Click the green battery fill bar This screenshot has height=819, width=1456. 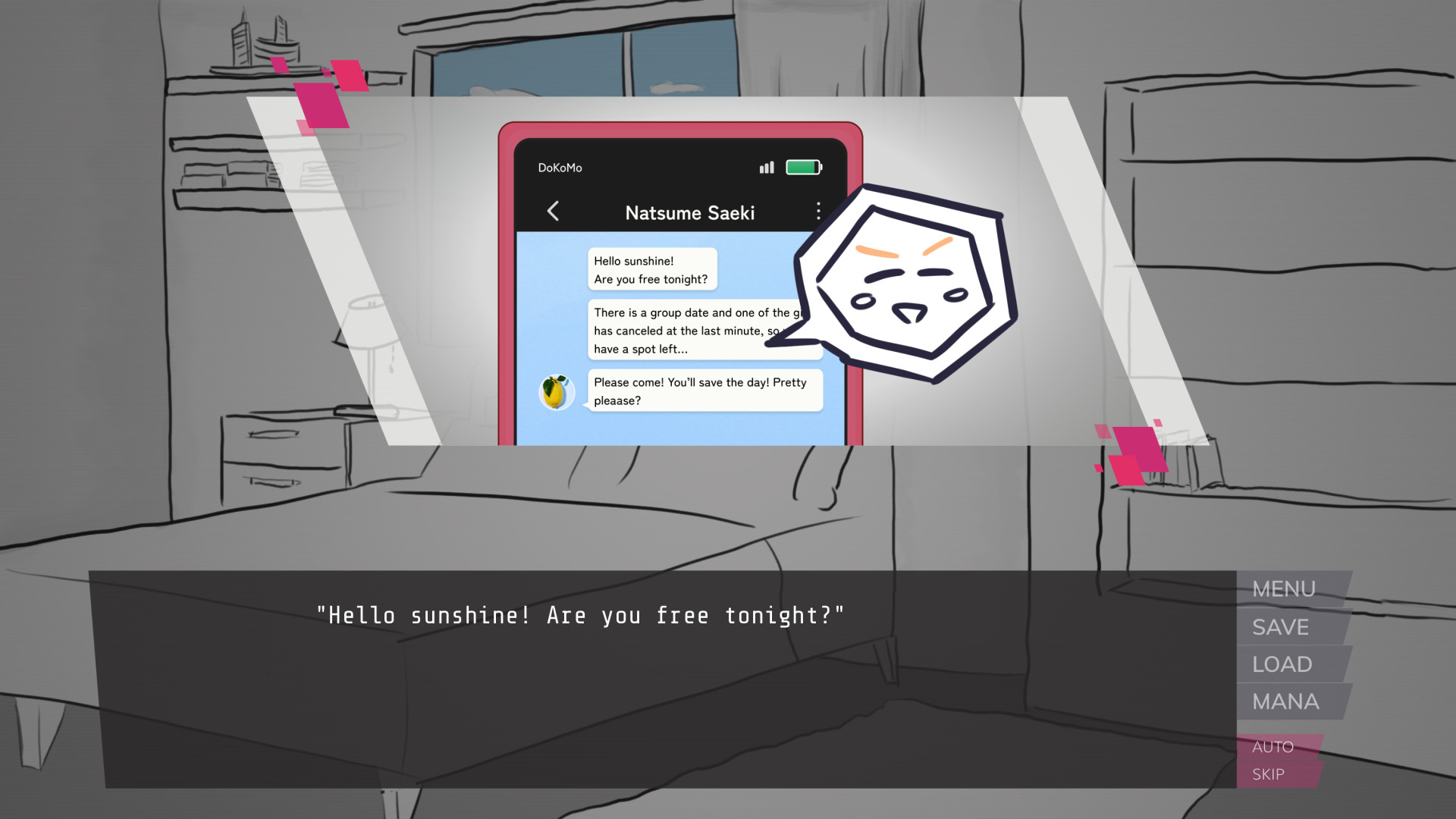tap(802, 167)
